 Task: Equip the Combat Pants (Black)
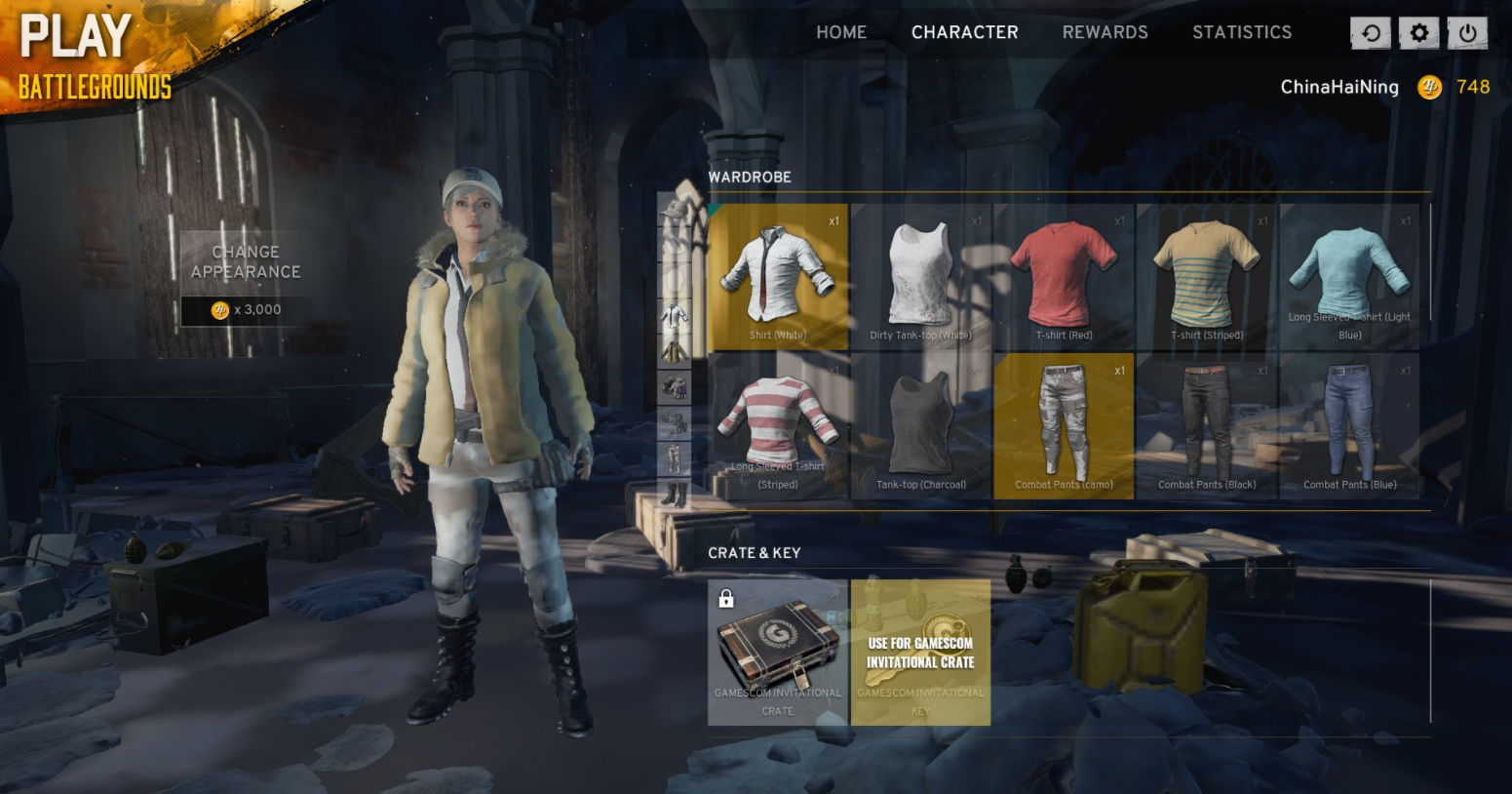pyautogui.click(x=1207, y=426)
